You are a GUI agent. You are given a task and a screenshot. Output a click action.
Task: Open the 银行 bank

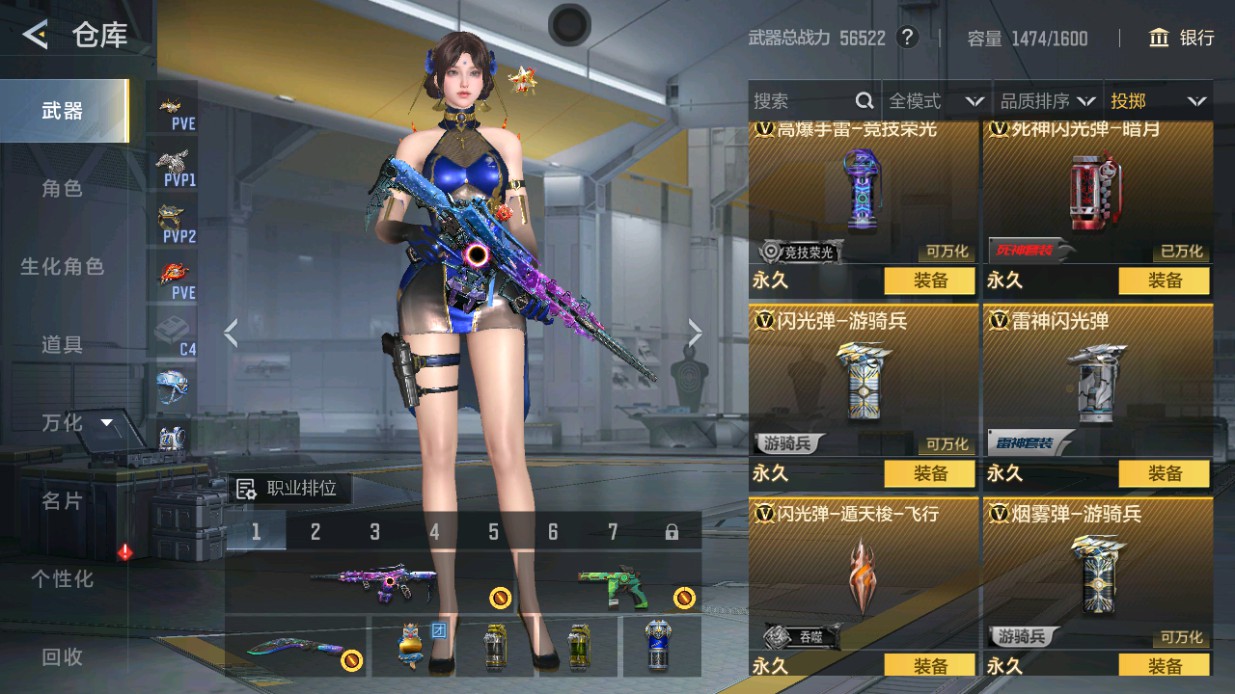(x=1182, y=38)
